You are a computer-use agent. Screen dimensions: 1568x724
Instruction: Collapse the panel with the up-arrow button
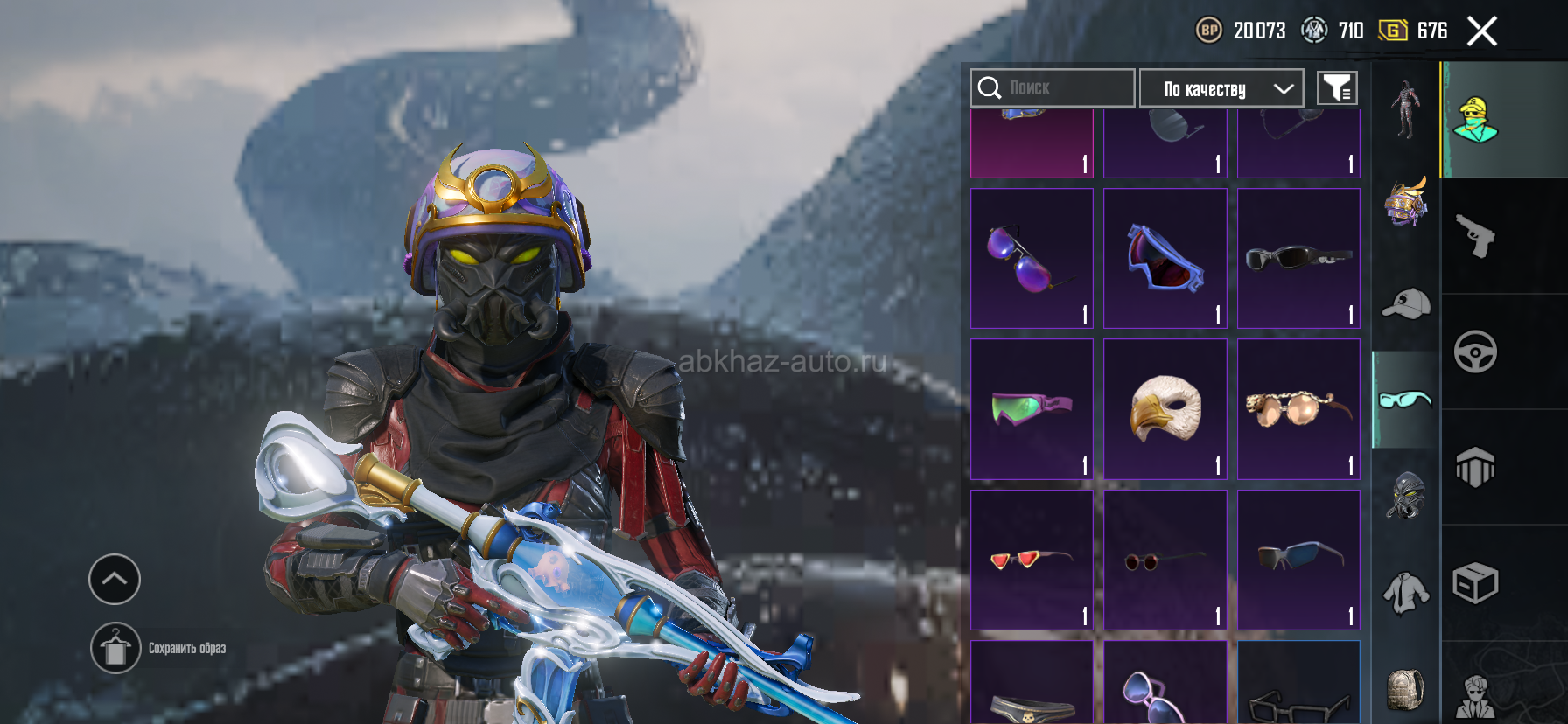coord(115,579)
